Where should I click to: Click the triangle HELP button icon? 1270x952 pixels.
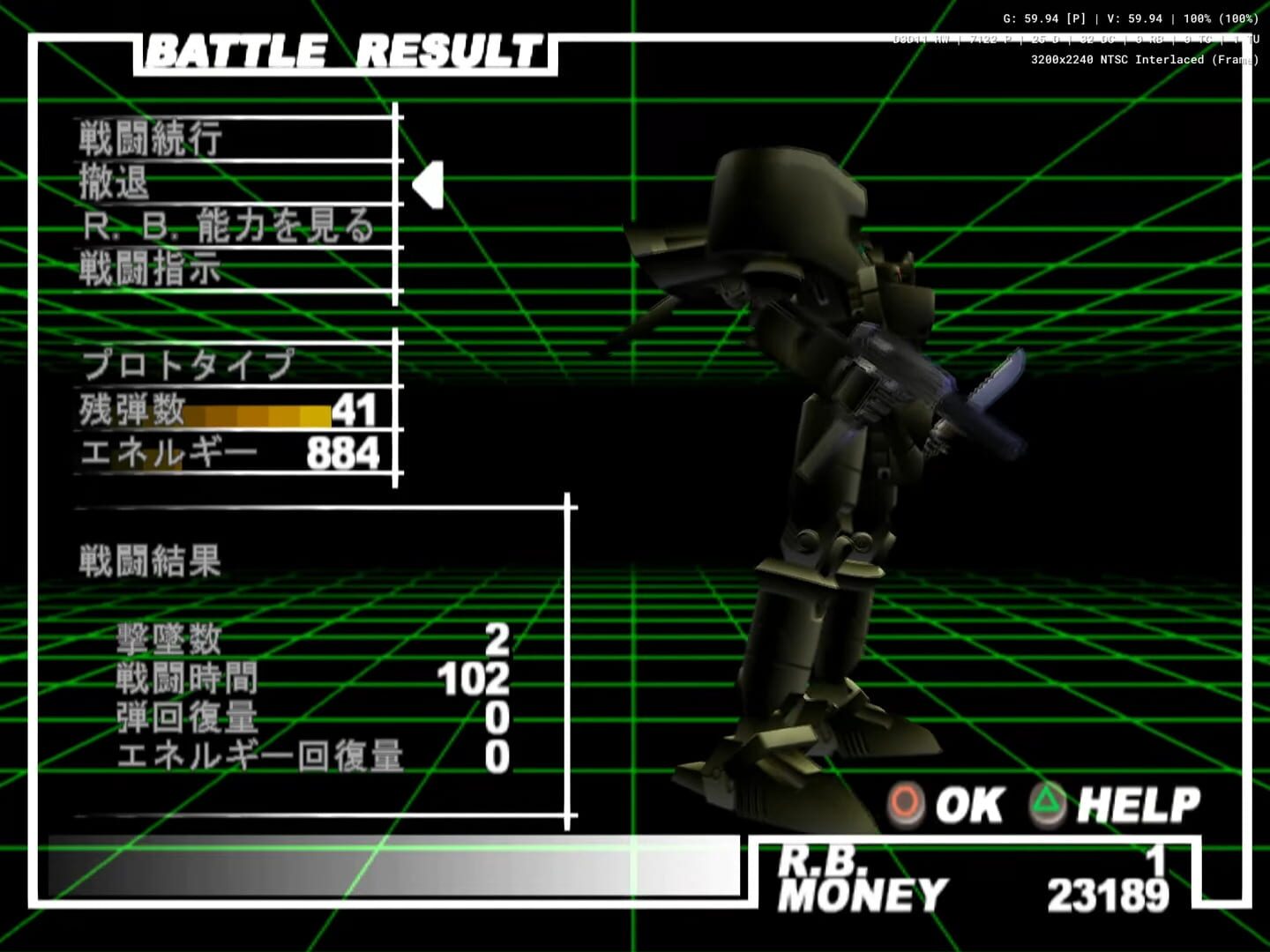[1046, 803]
